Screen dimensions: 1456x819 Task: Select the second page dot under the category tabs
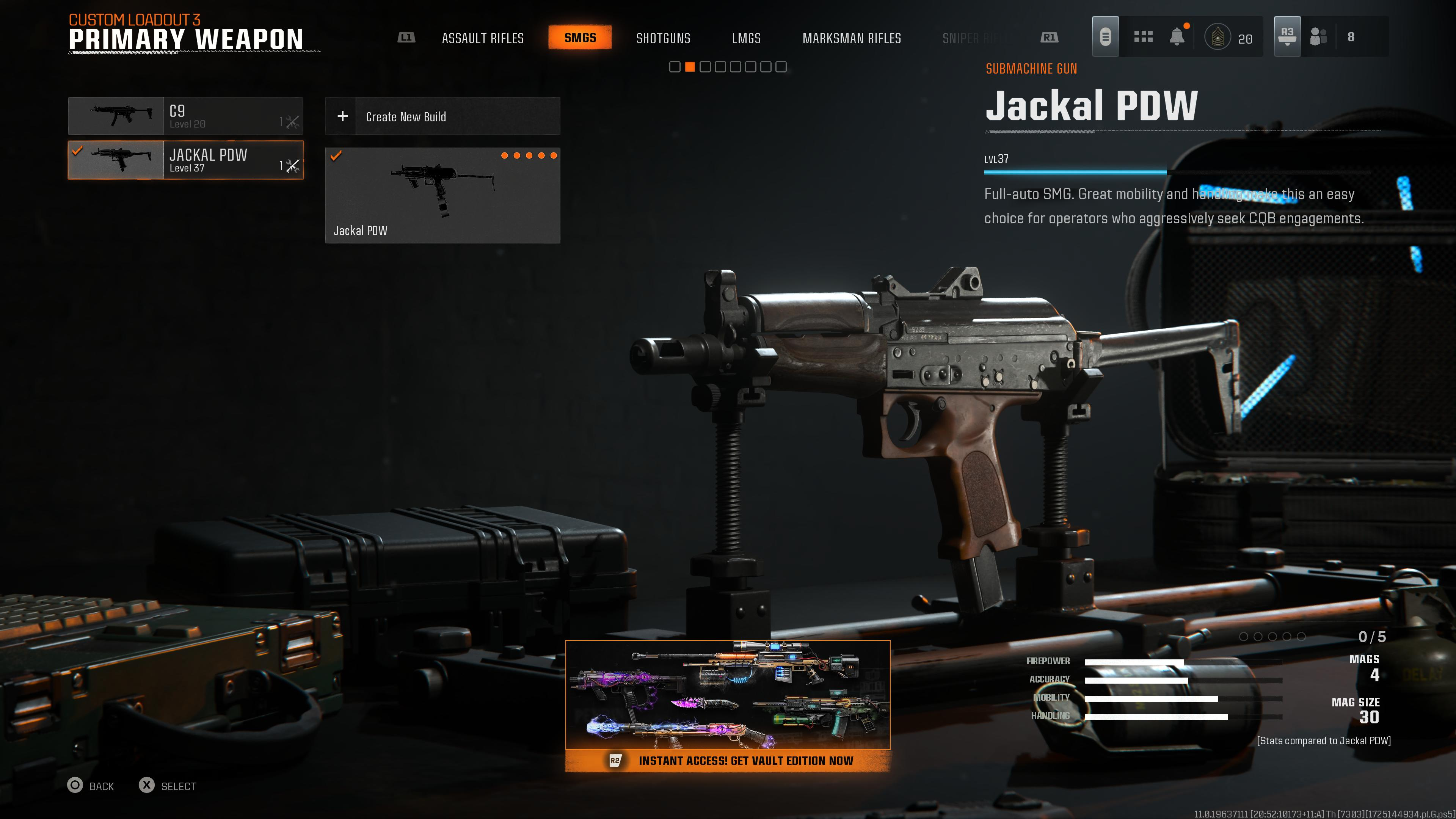(690, 67)
